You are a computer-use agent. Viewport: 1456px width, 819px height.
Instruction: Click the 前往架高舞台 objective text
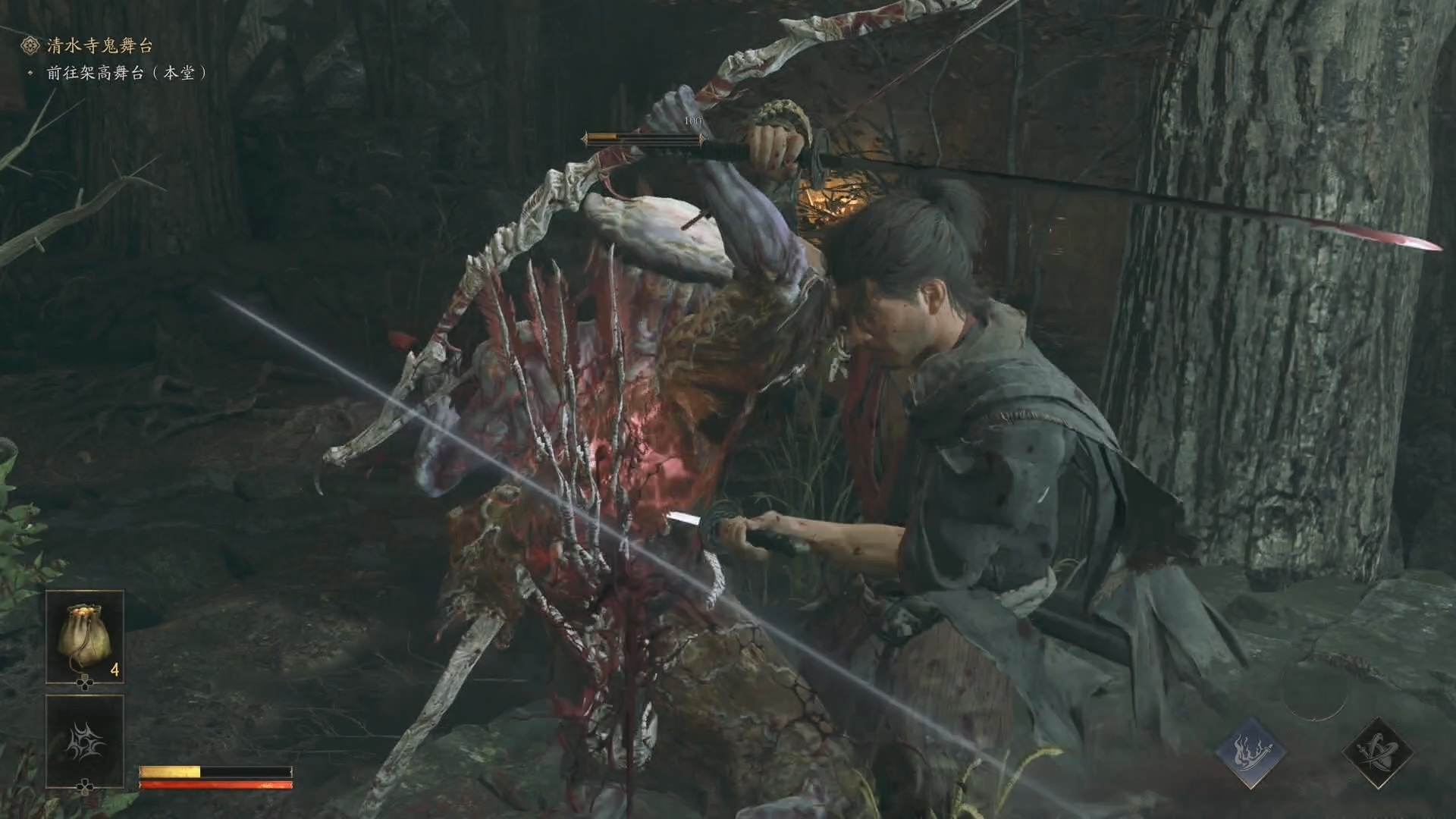126,74
